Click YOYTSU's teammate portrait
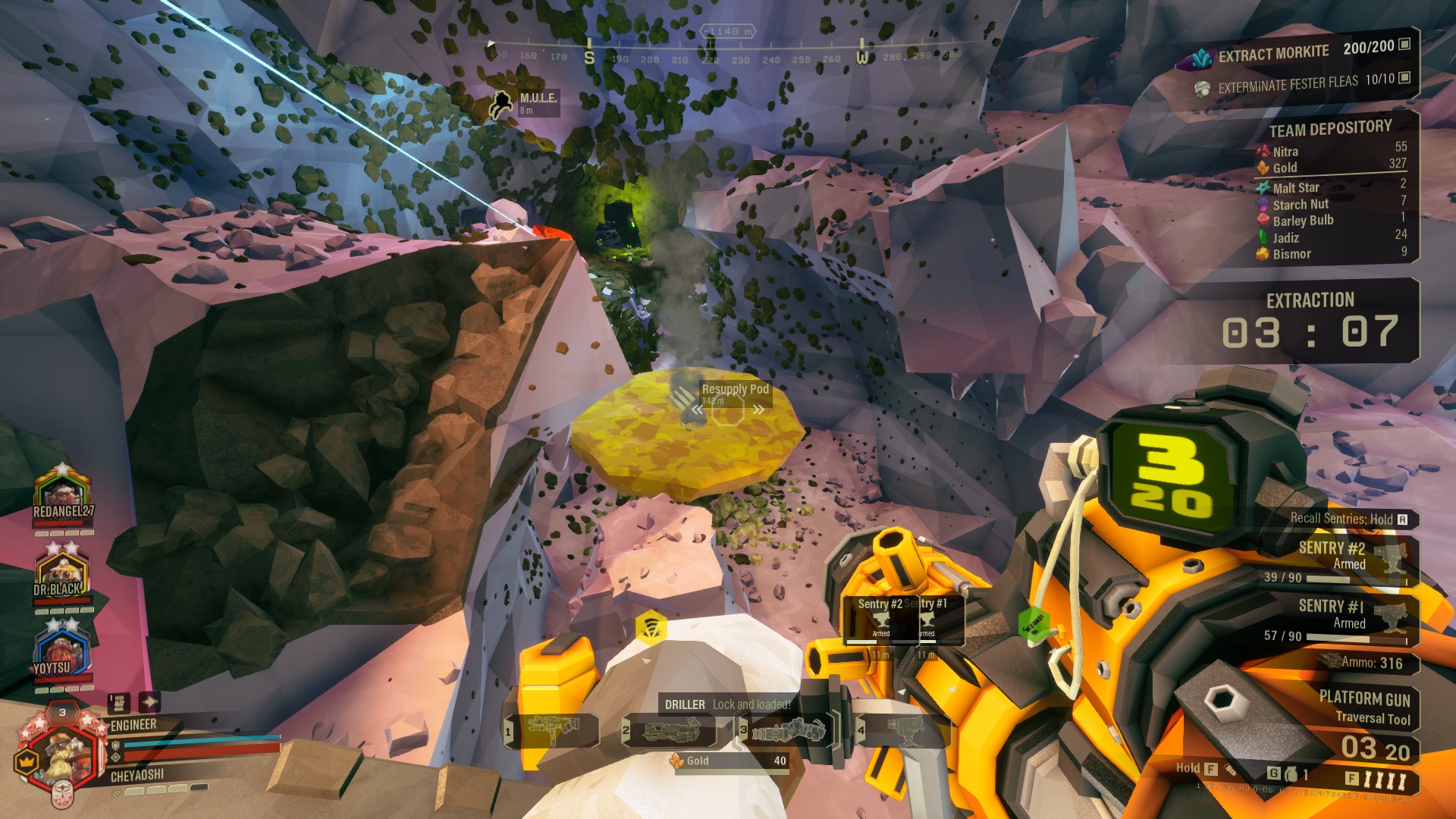Screen dimensions: 1456x819 [61, 652]
